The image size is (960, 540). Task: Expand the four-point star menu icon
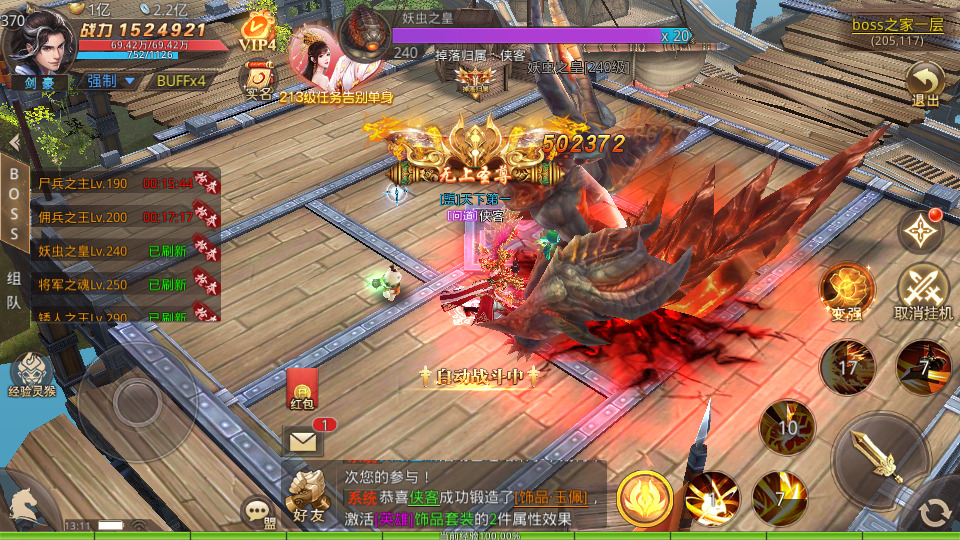(920, 232)
